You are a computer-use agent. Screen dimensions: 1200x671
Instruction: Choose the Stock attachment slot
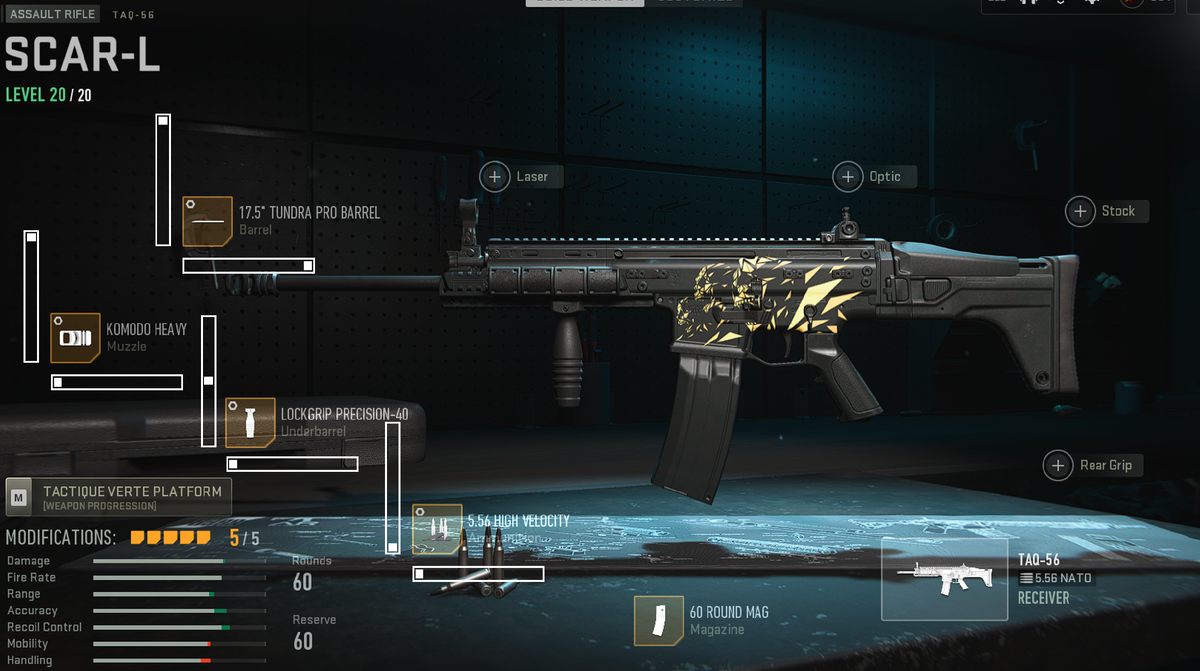[1081, 211]
